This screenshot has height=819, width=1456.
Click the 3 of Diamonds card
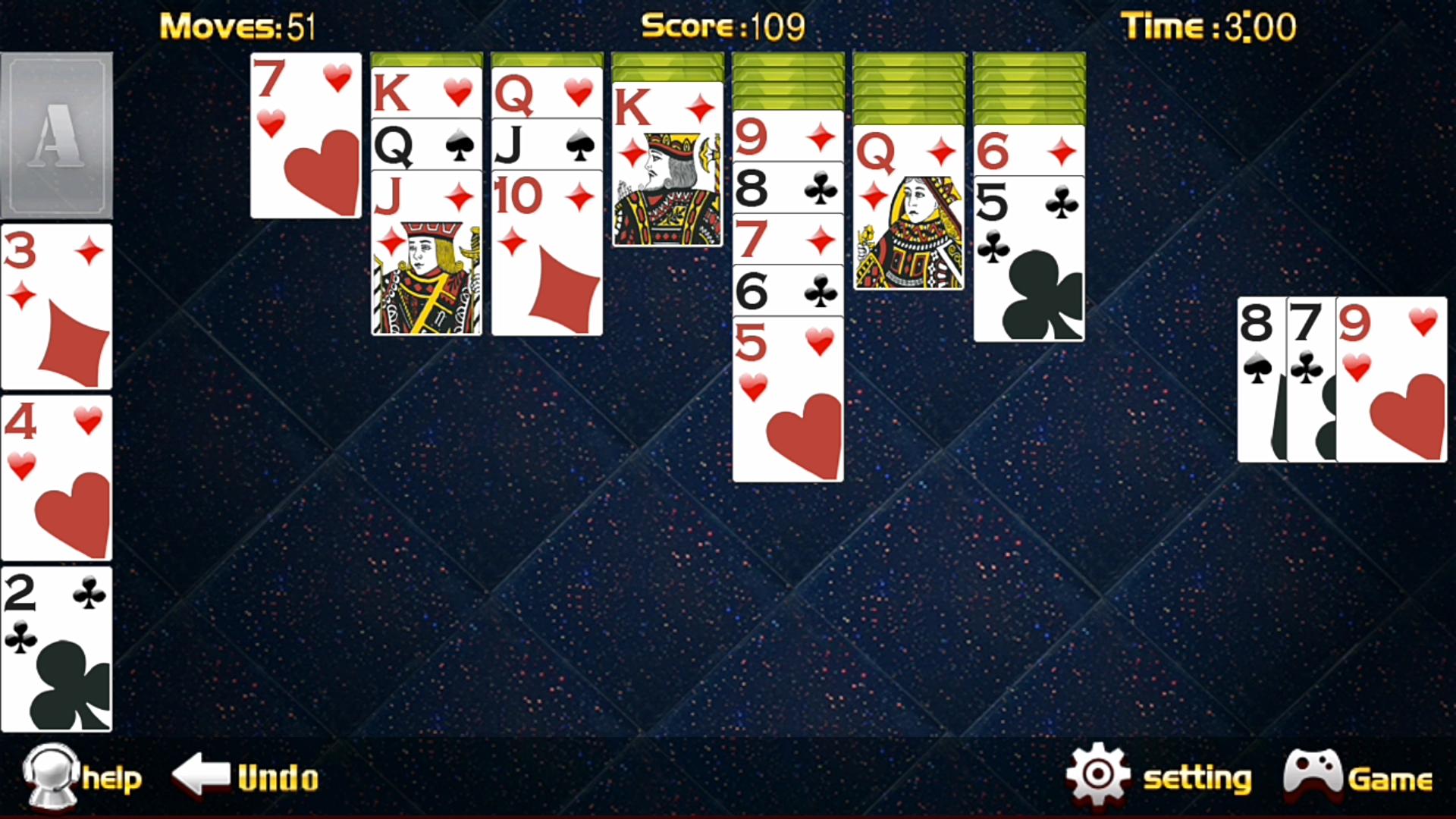(56, 303)
